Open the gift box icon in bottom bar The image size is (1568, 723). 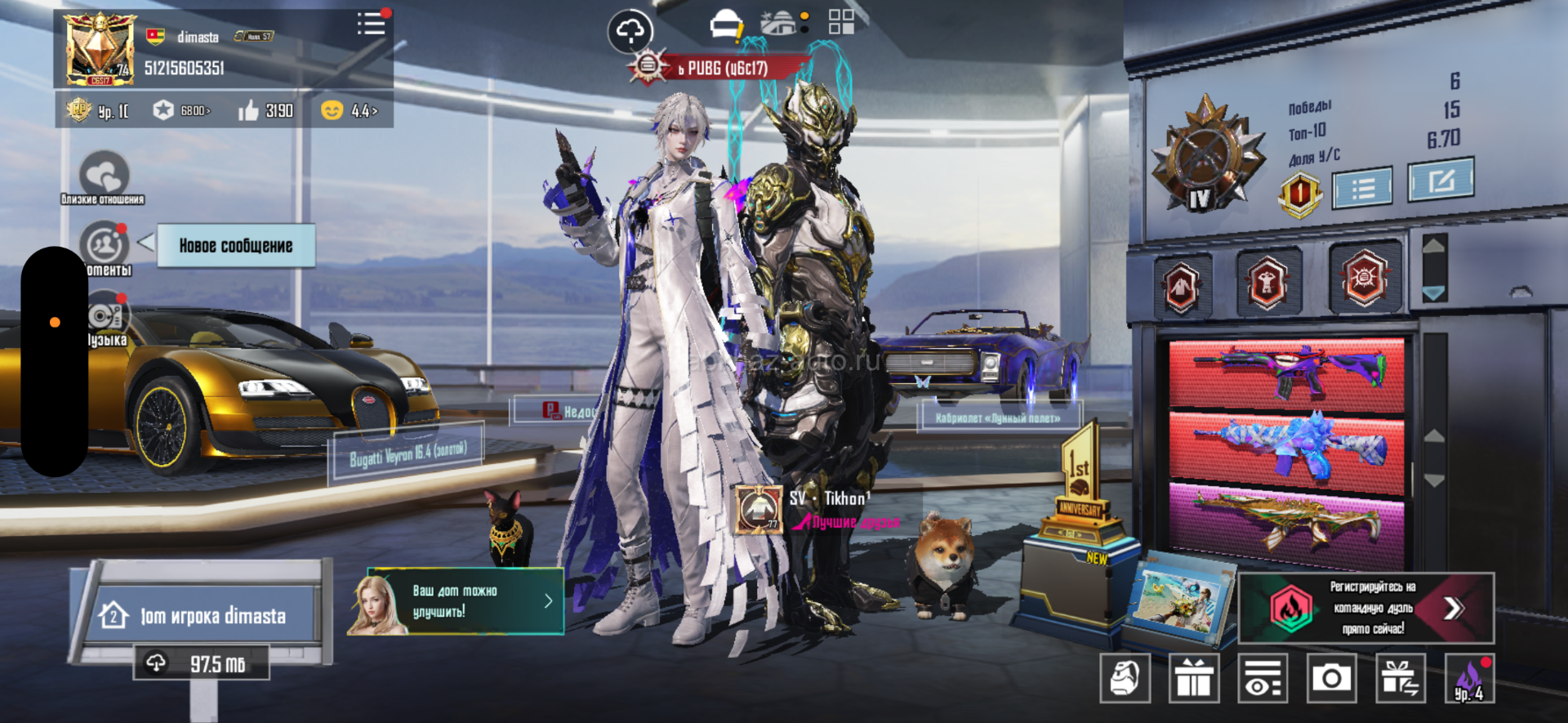coord(1194,678)
